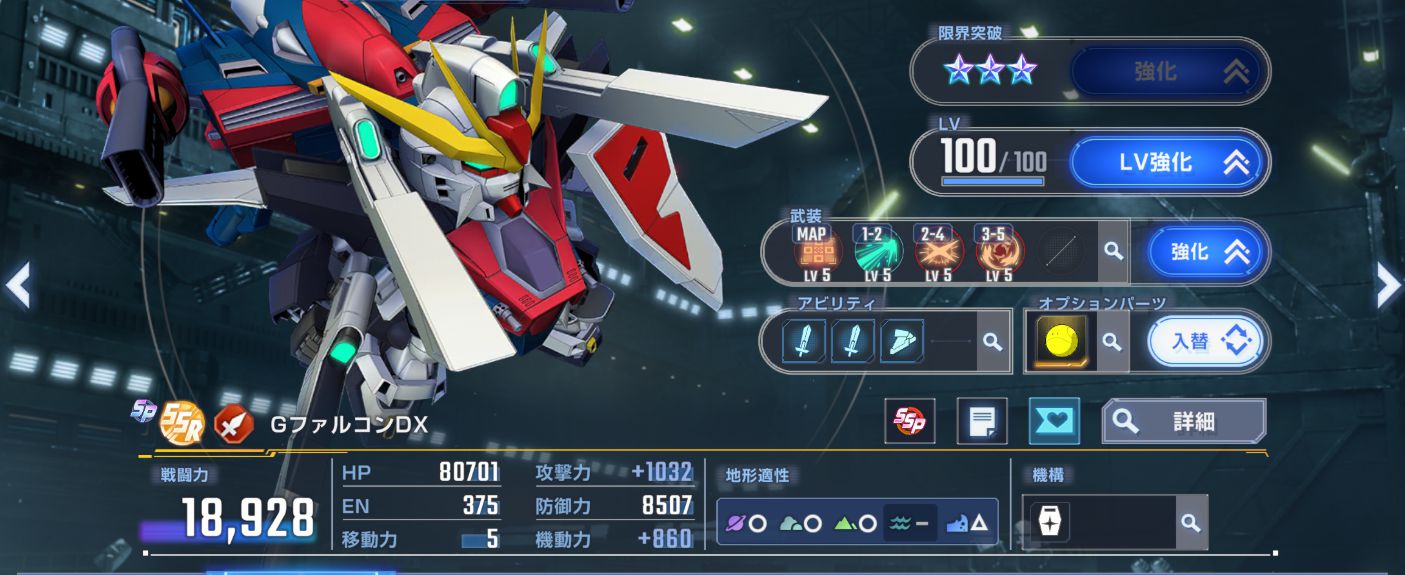Inspect weapons with the 武装 magnifier

(1113, 251)
